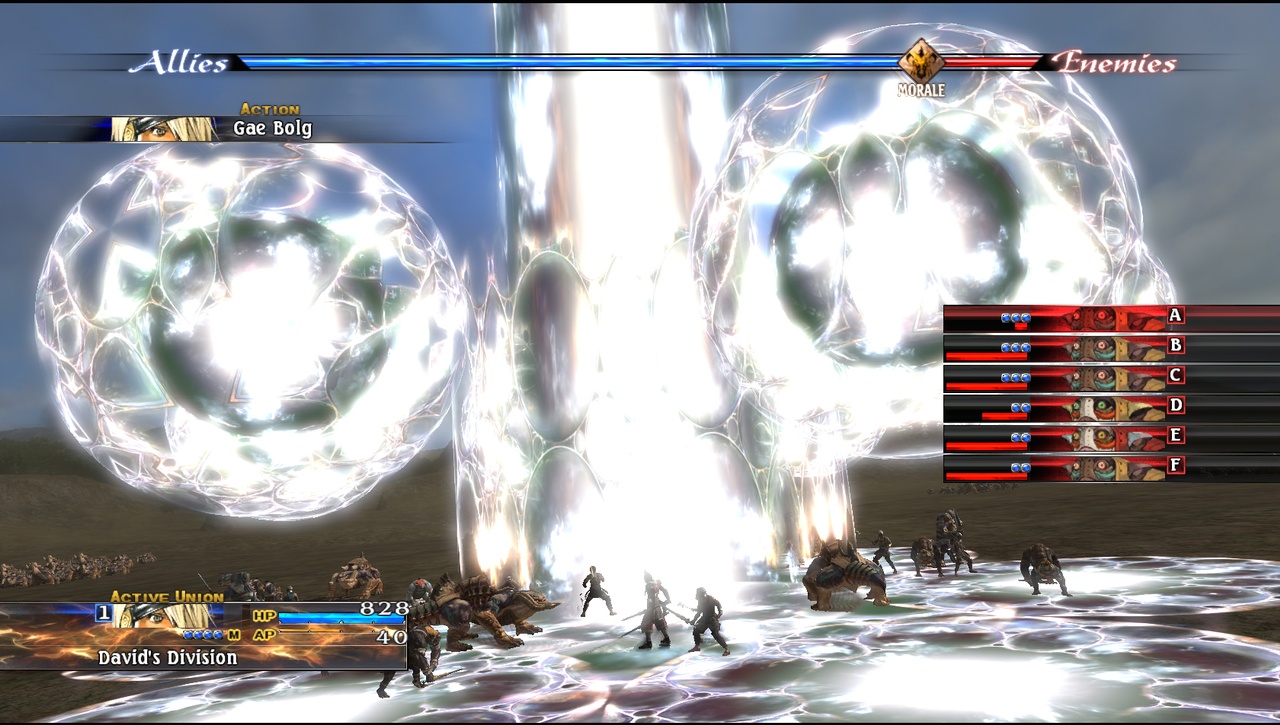Image resolution: width=1280 pixels, height=725 pixels.
Task: Click the Morale emblem icon
Action: point(921,62)
